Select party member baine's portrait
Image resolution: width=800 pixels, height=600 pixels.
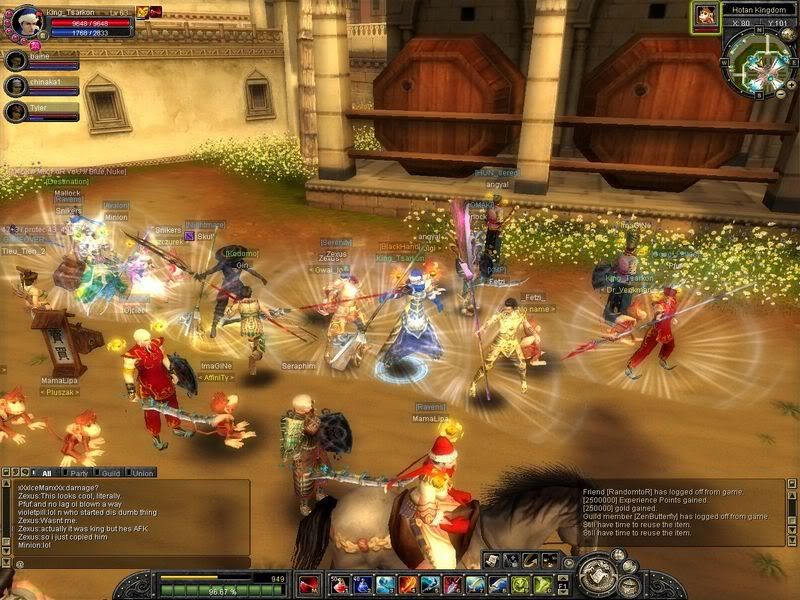click(15, 61)
